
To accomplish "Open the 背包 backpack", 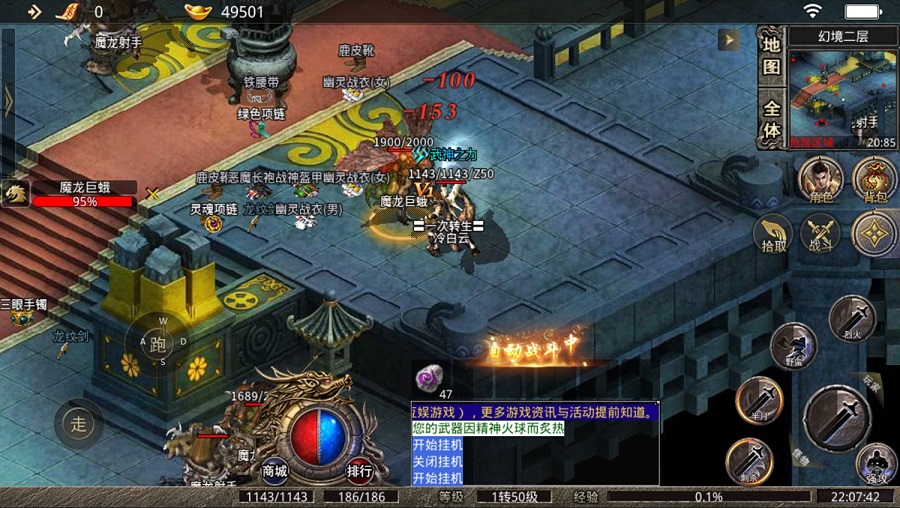I will [x=874, y=179].
